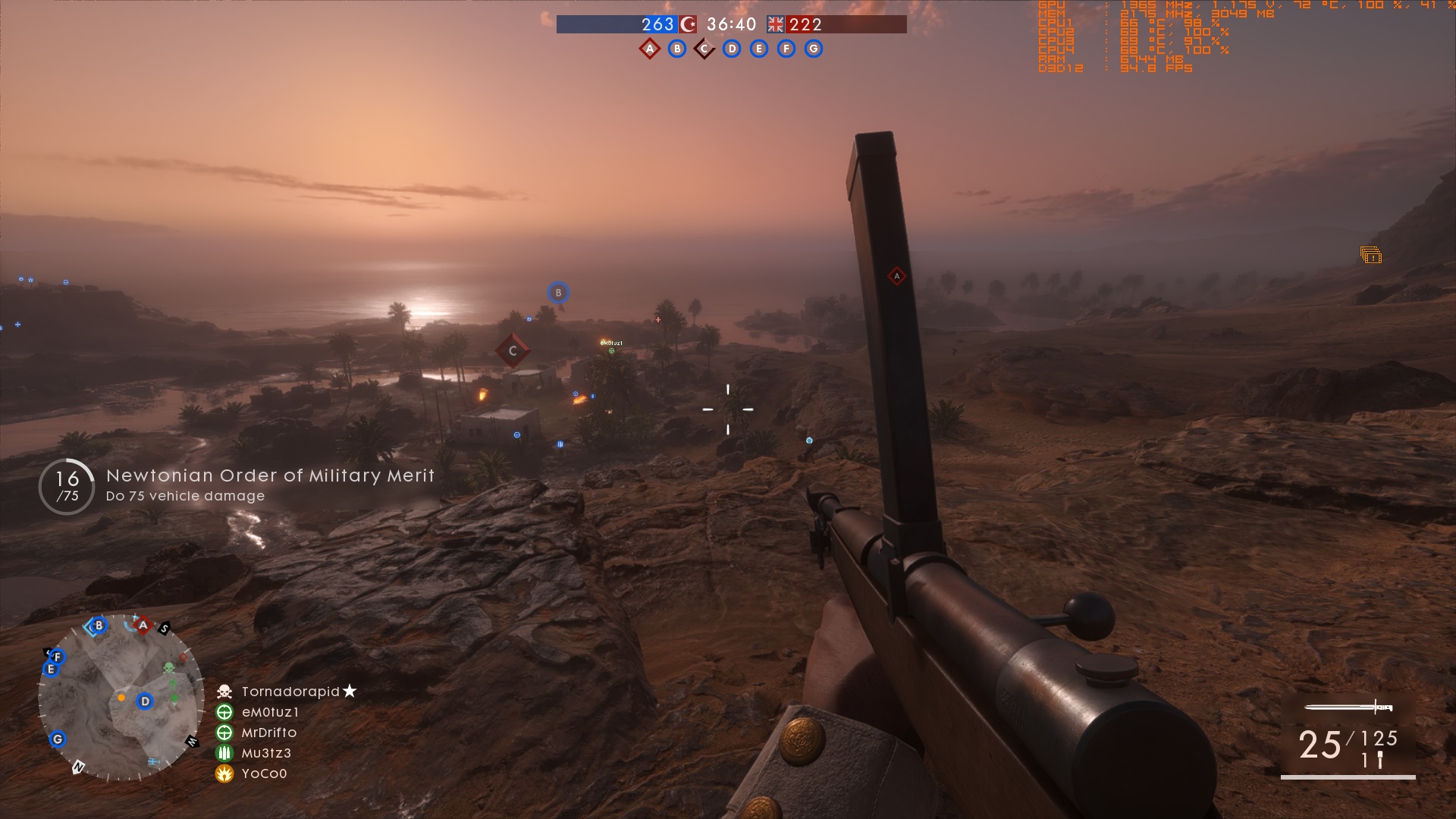Viewport: 1456px width, 819px height.
Task: Open the circular minimap
Action: click(x=121, y=698)
